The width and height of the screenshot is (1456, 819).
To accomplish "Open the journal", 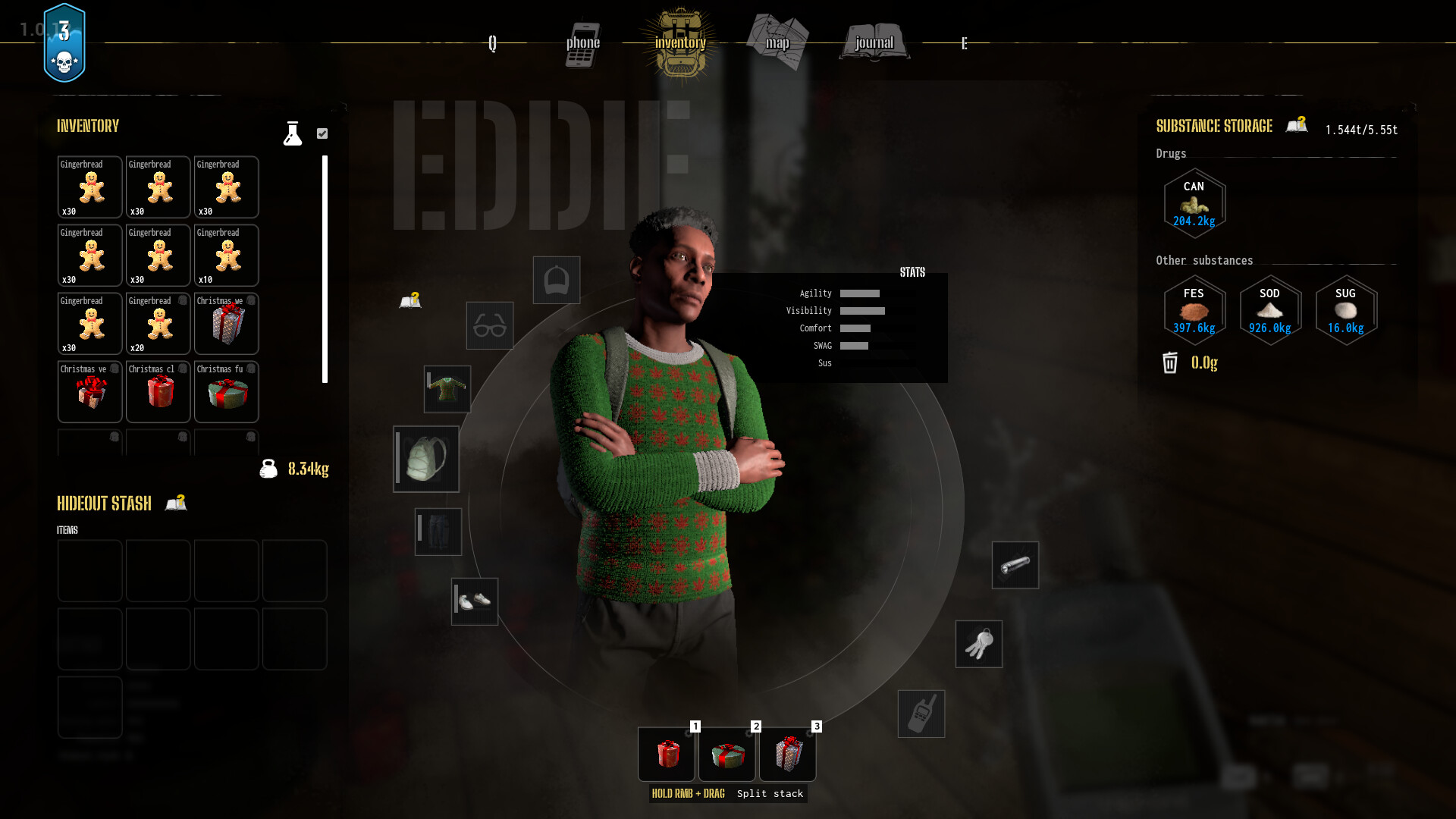I will coord(874,42).
